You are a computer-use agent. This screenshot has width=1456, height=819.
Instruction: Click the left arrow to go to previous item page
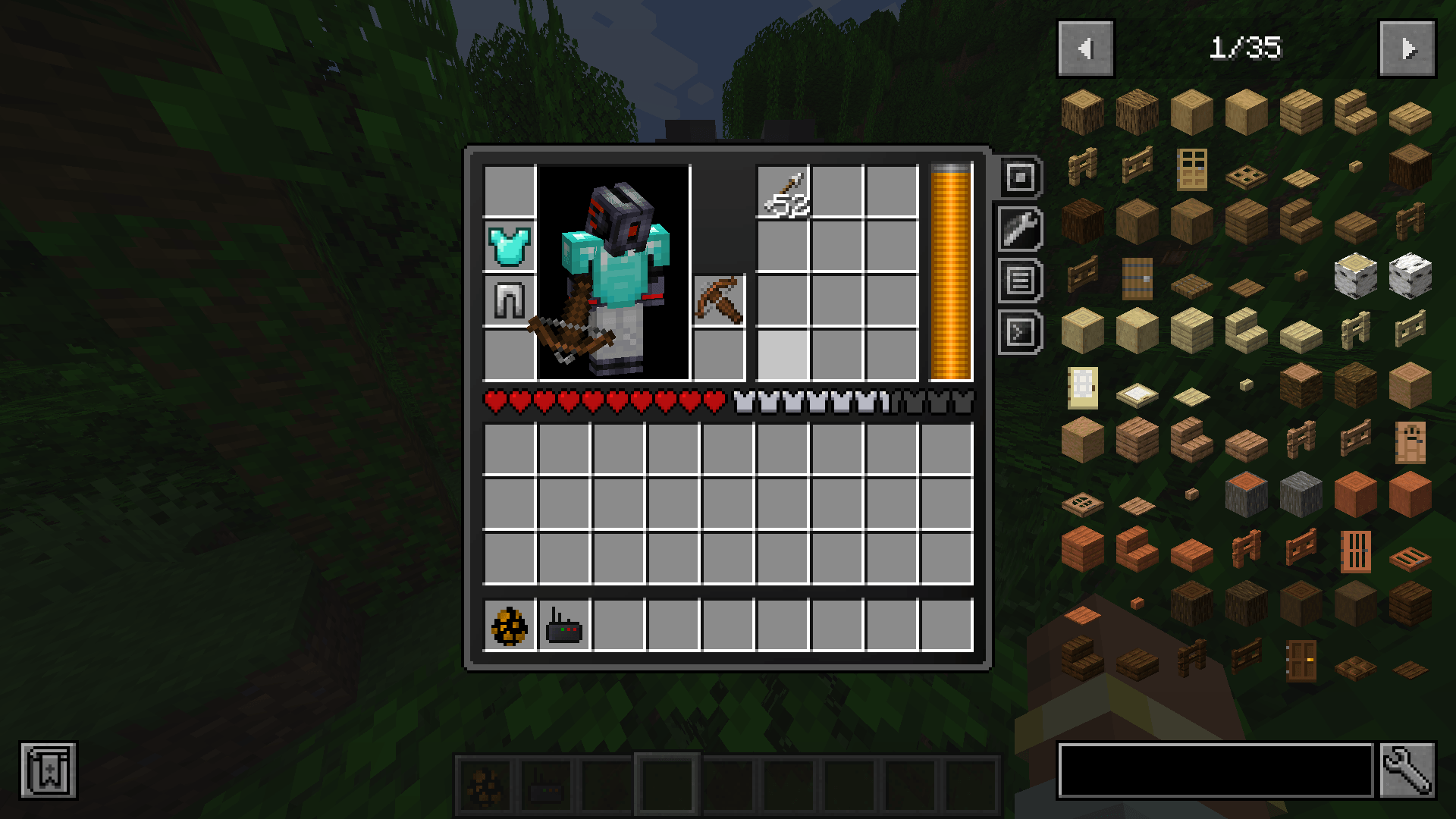1085,49
